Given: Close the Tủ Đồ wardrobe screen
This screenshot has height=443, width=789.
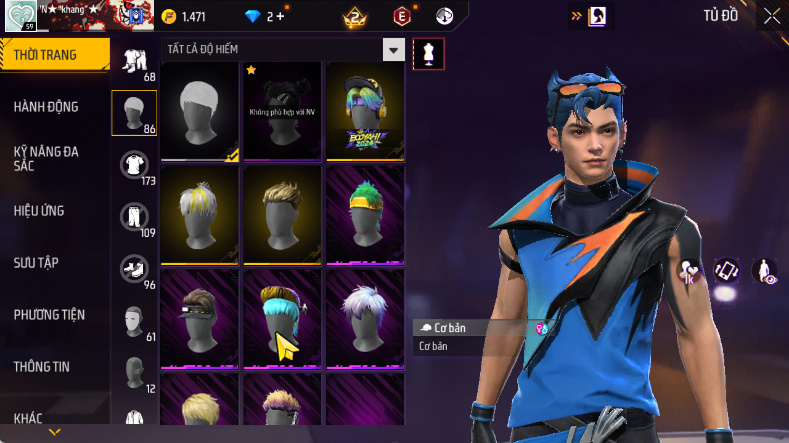Looking at the screenshot, I should point(772,16).
